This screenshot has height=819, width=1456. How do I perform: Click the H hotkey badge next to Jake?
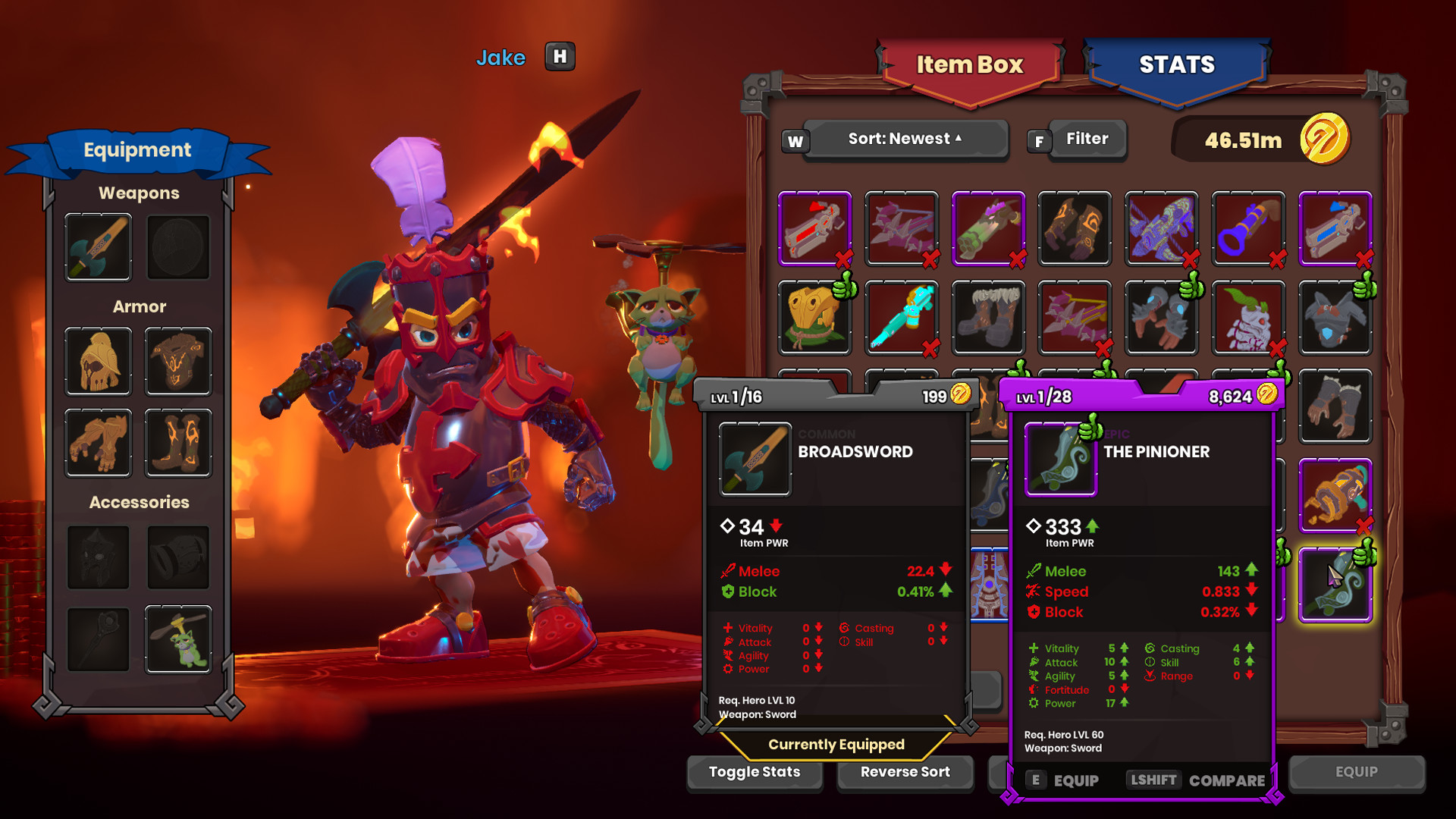point(560,56)
